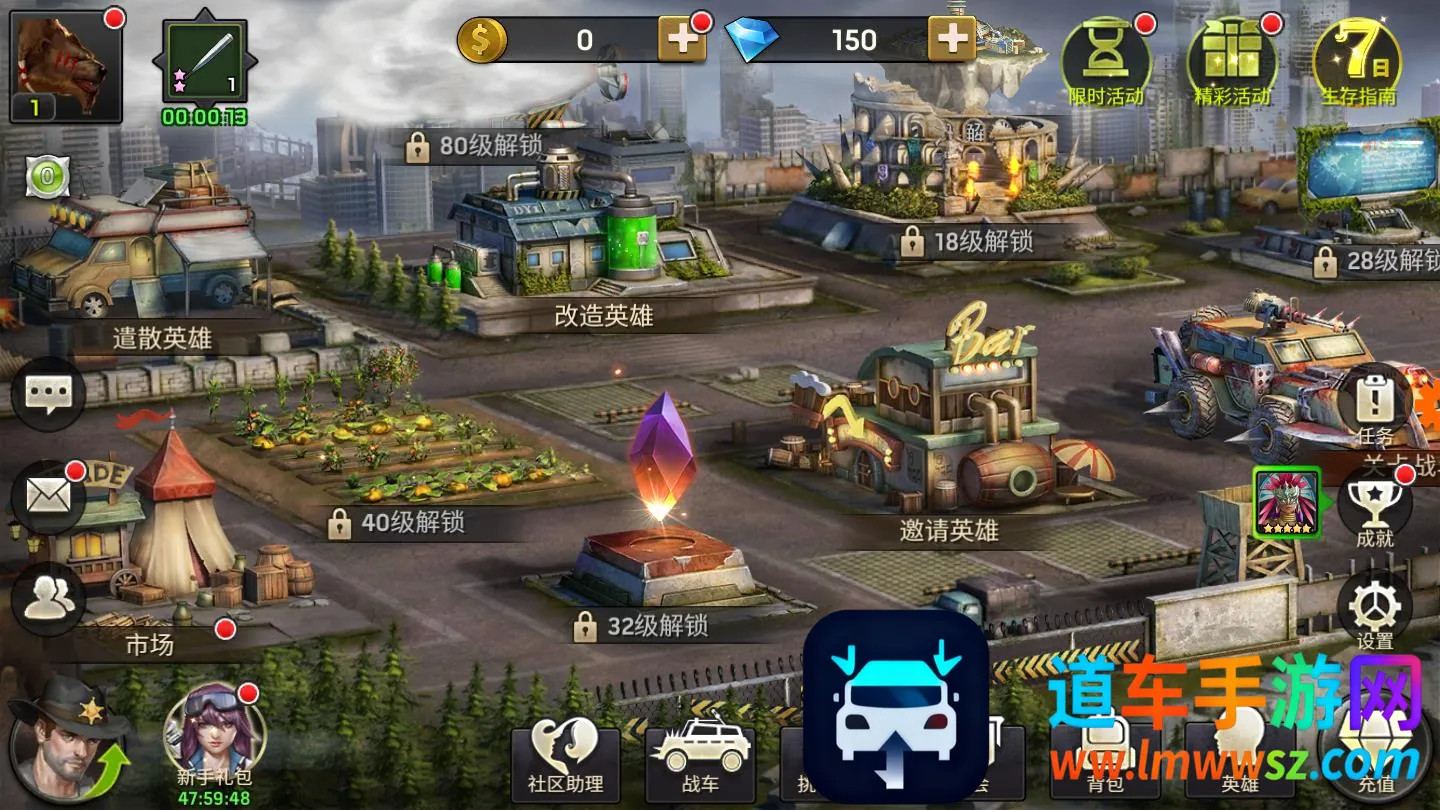Screen dimensions: 1440x810
Task: Add blue diamonds with the plus button
Action: coord(952,40)
